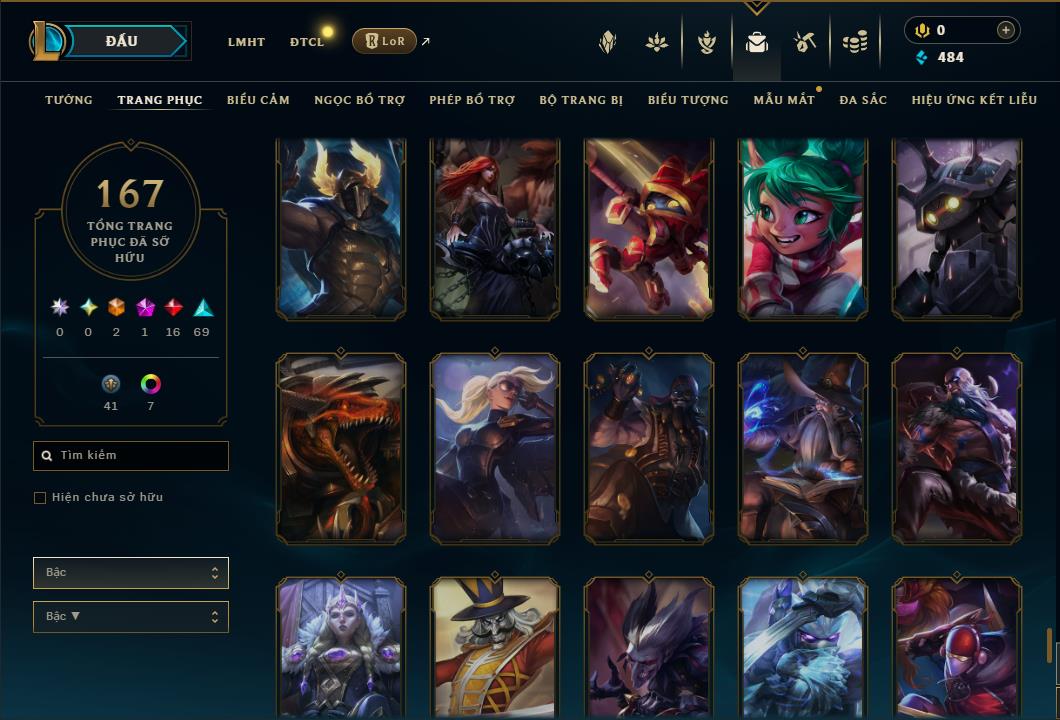Image resolution: width=1060 pixels, height=720 pixels.
Task: Select the NGỌC BỔ TRỢ tab
Action: pyautogui.click(x=359, y=100)
